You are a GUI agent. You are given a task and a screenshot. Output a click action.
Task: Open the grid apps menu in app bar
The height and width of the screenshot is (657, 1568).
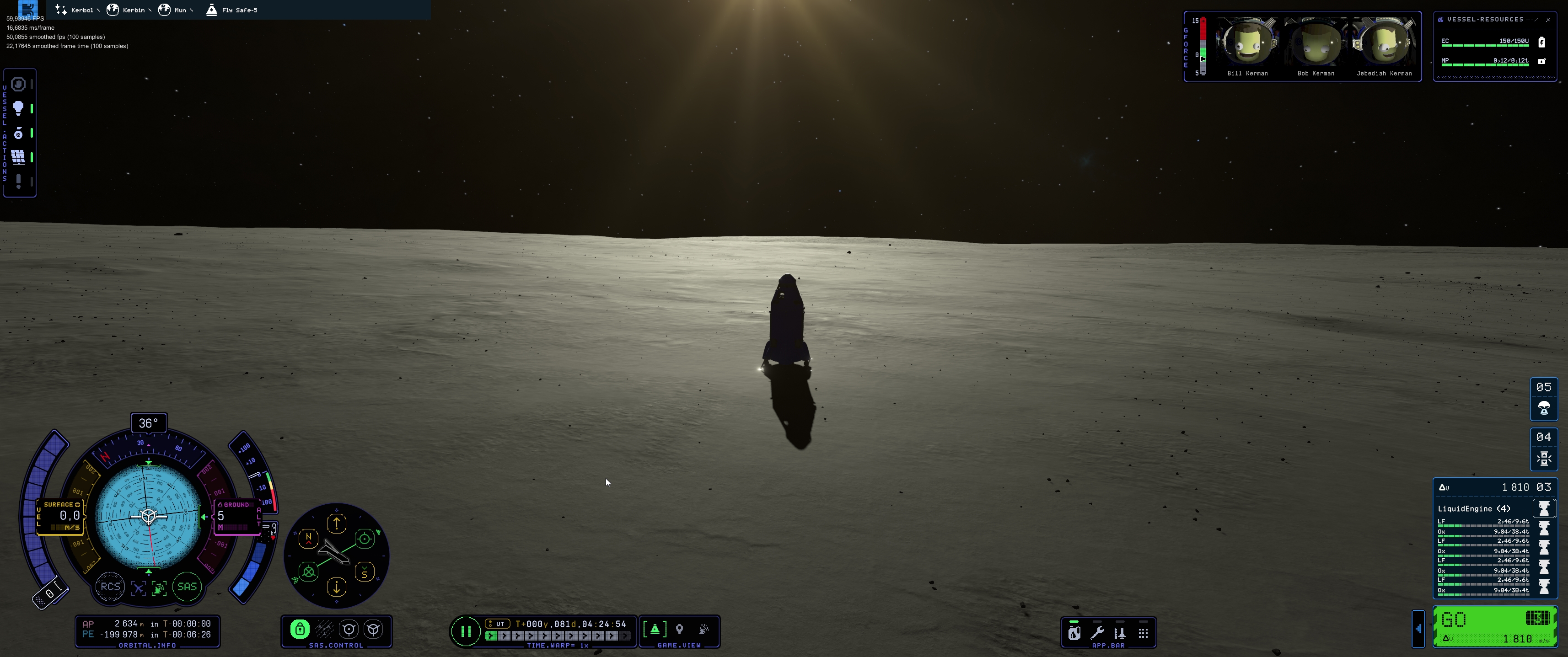[1143, 633]
